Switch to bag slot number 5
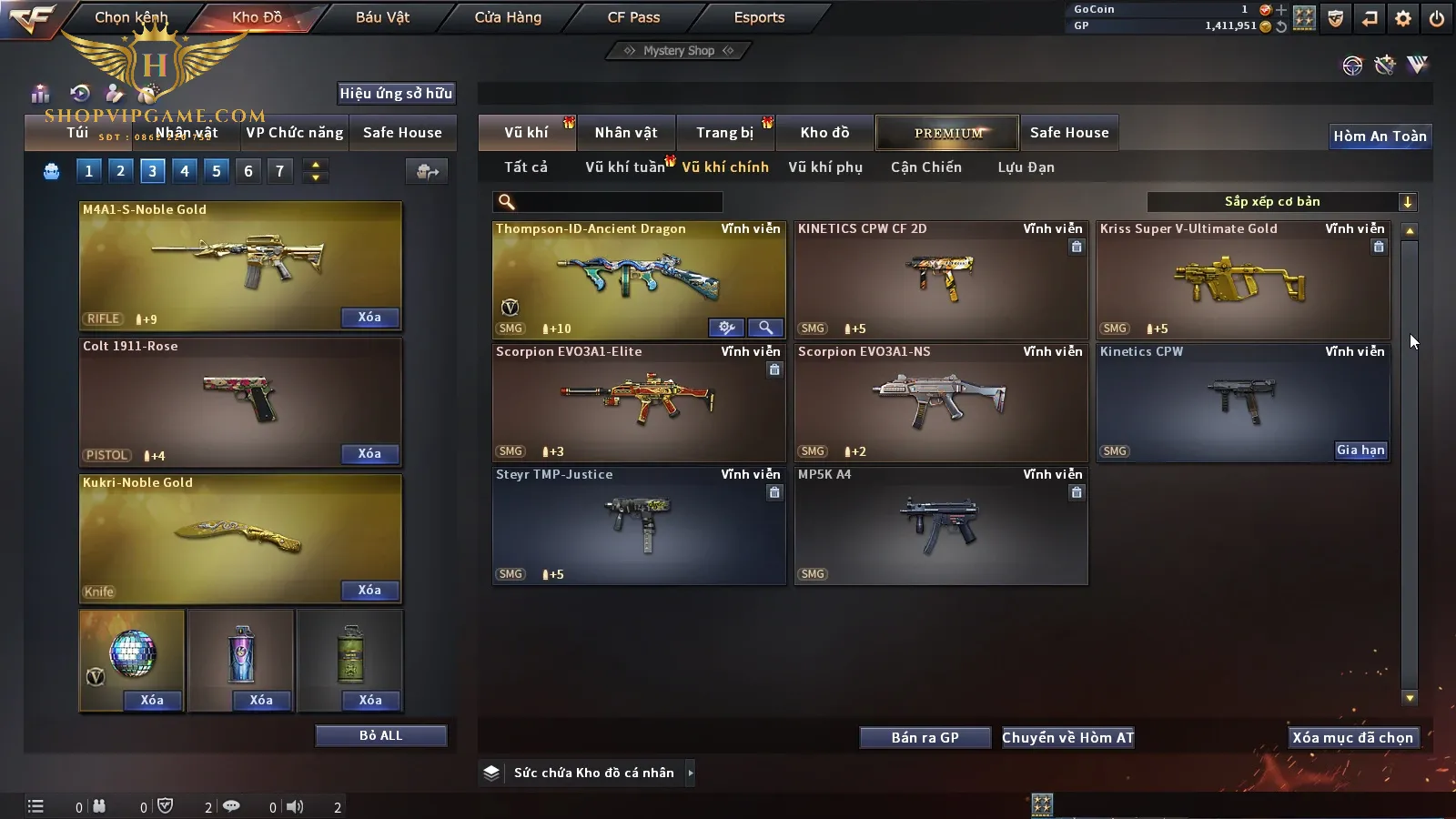Image resolution: width=1456 pixels, height=819 pixels. pyautogui.click(x=217, y=171)
